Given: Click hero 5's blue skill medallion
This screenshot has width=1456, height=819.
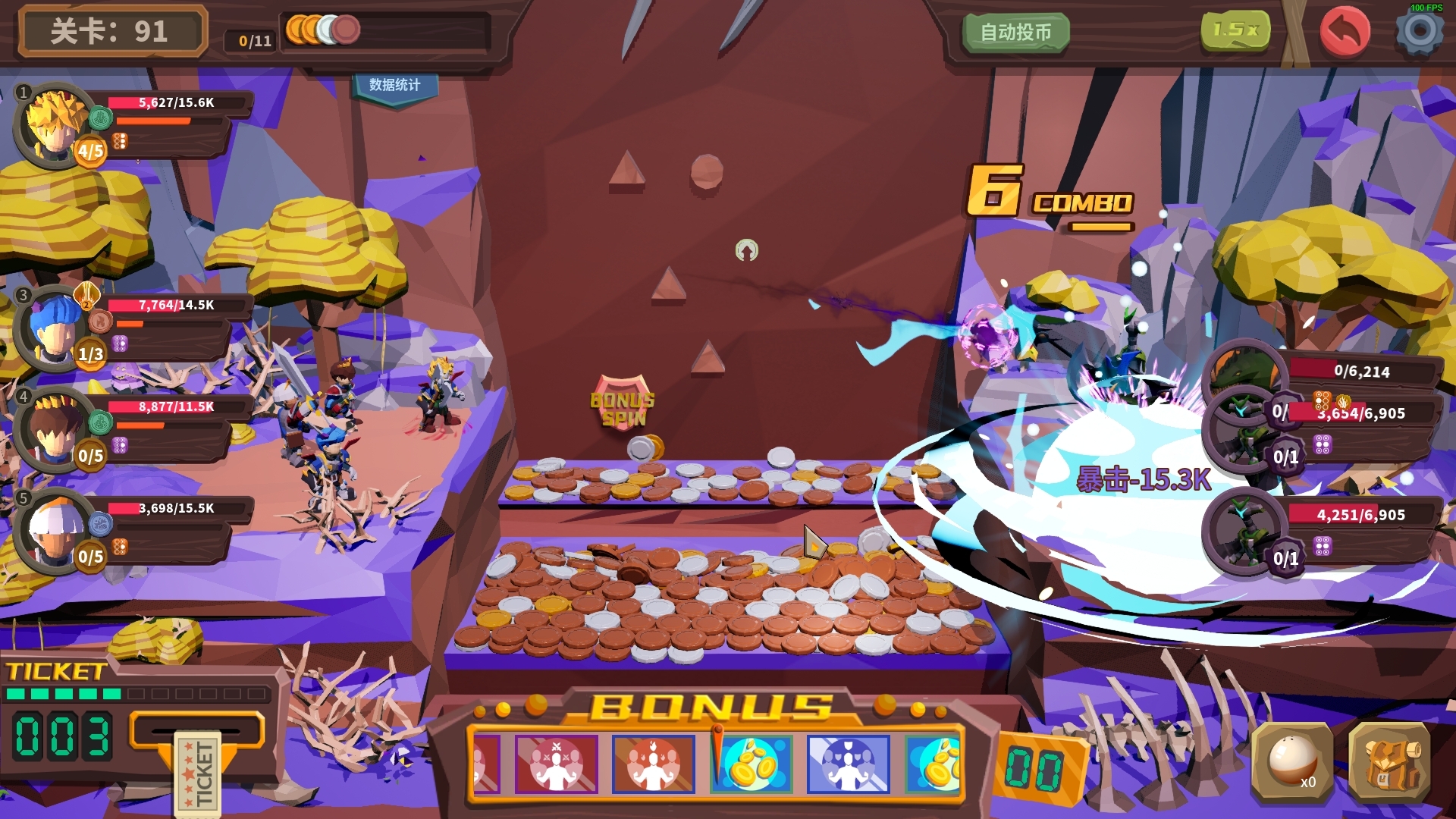Looking at the screenshot, I should pyautogui.click(x=100, y=525).
